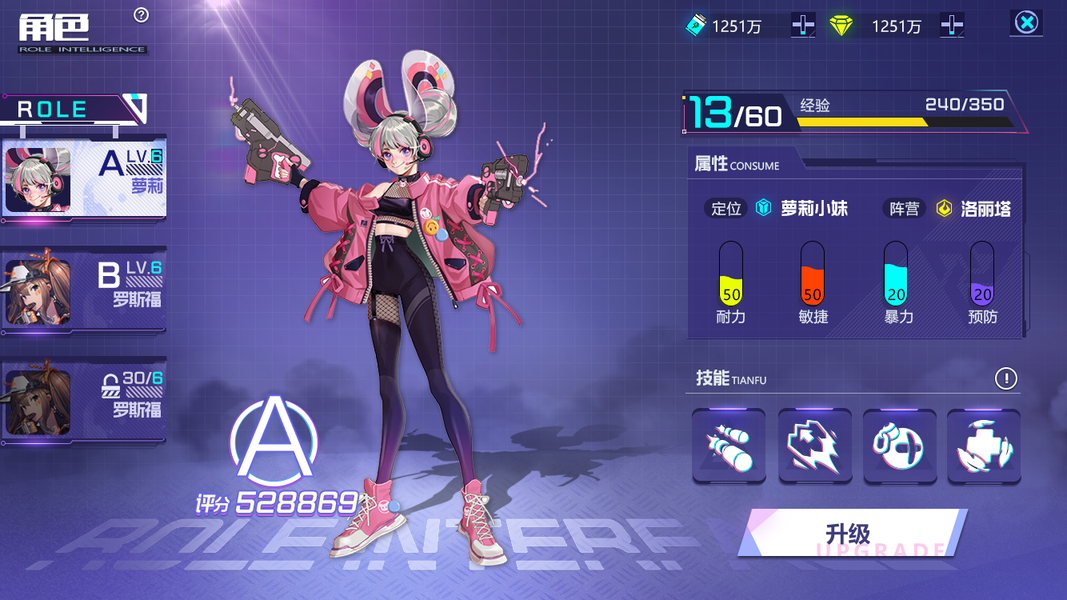
Task: Close the role screen with X button
Action: 1026,22
